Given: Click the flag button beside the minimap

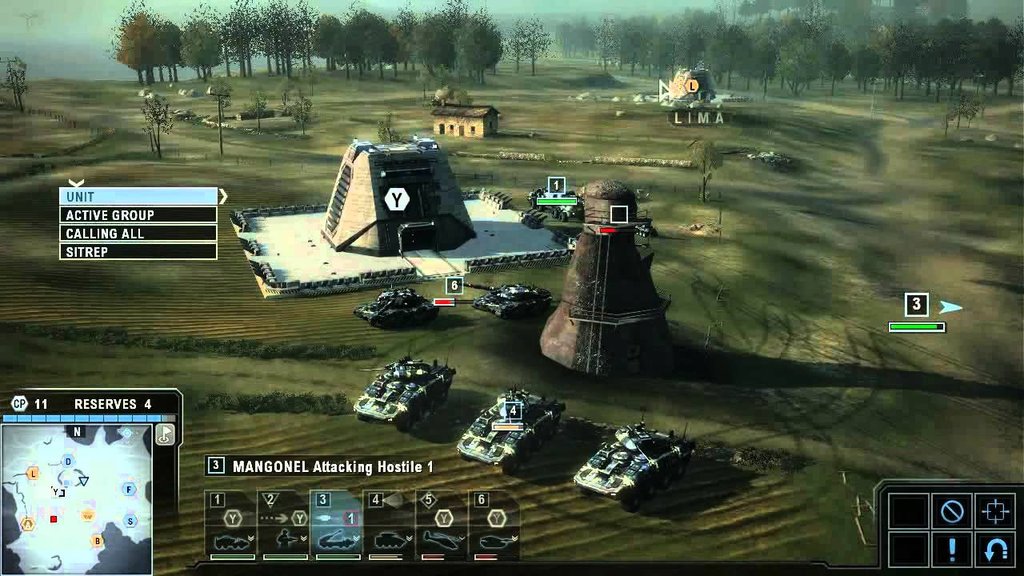Looking at the screenshot, I should (x=165, y=434).
